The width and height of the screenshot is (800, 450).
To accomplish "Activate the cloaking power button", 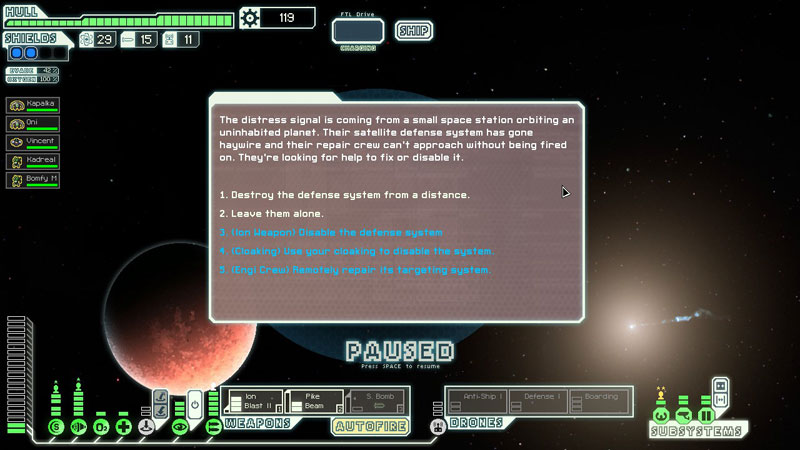I will 196,403.
